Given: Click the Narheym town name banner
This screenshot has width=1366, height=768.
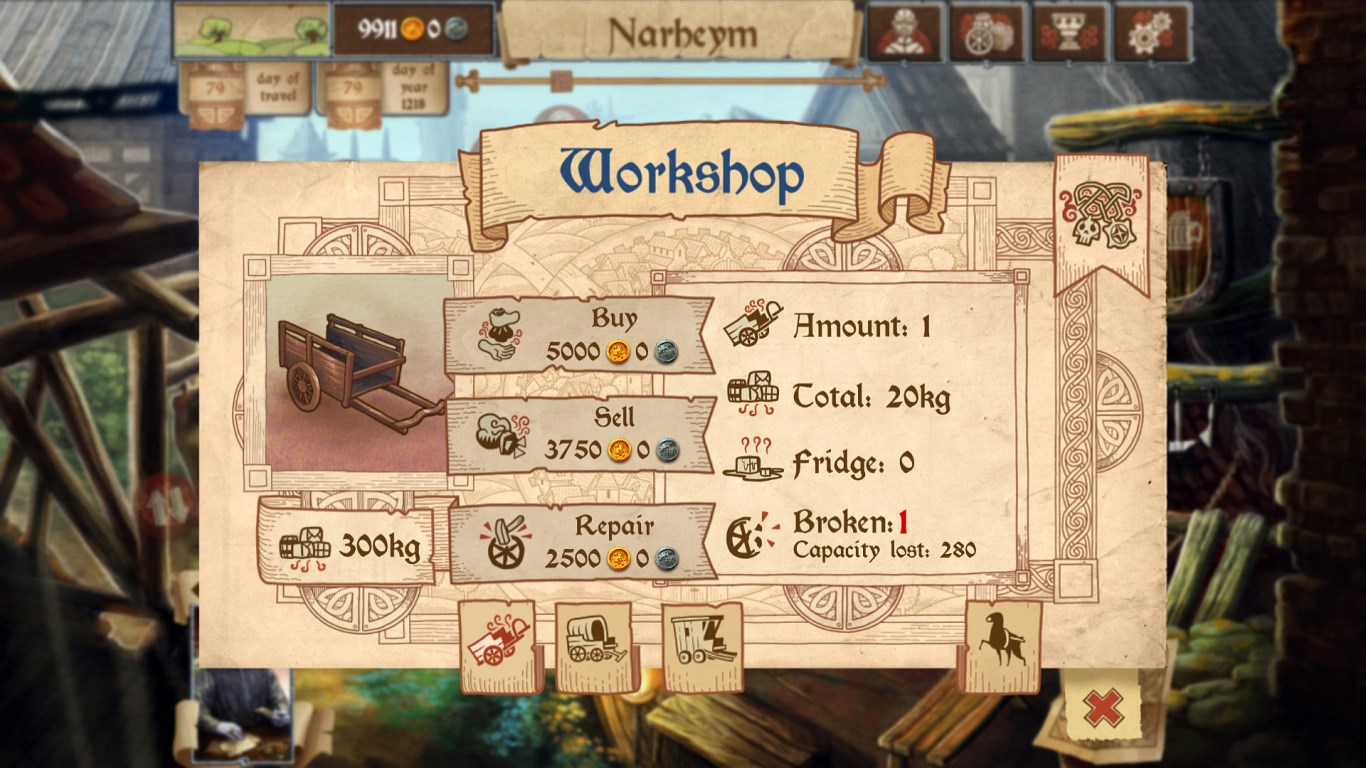Looking at the screenshot, I should click(682, 34).
